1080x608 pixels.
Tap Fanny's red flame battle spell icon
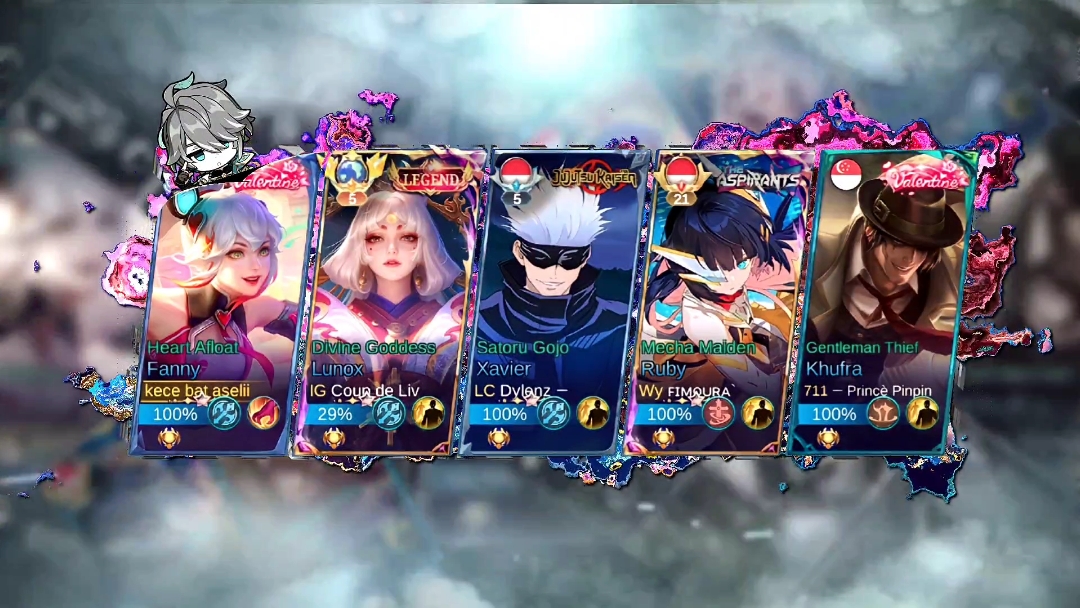264,413
